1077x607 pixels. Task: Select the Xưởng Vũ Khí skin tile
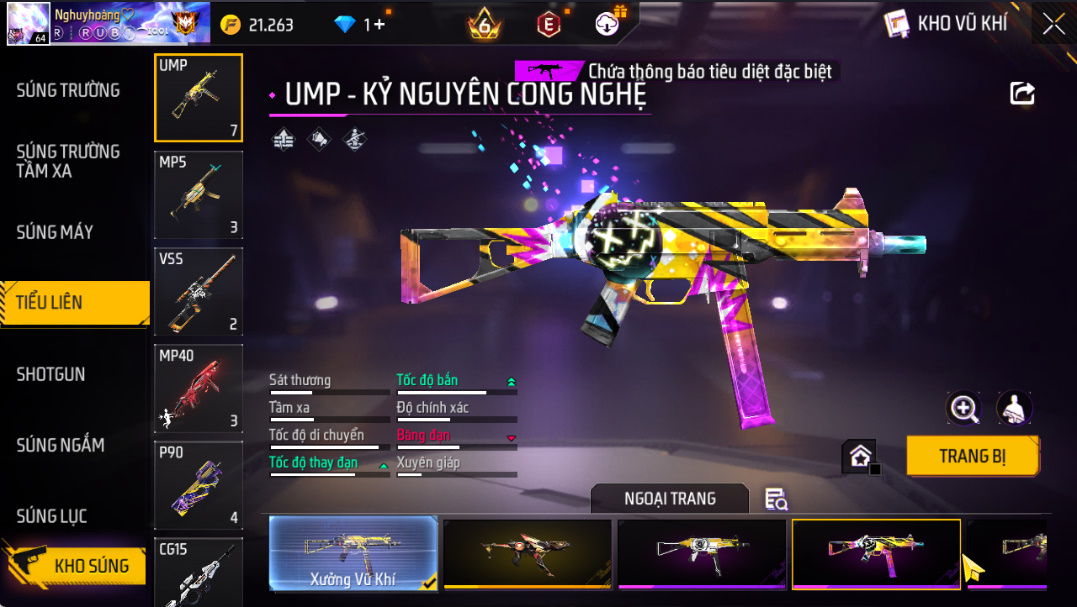click(x=353, y=553)
